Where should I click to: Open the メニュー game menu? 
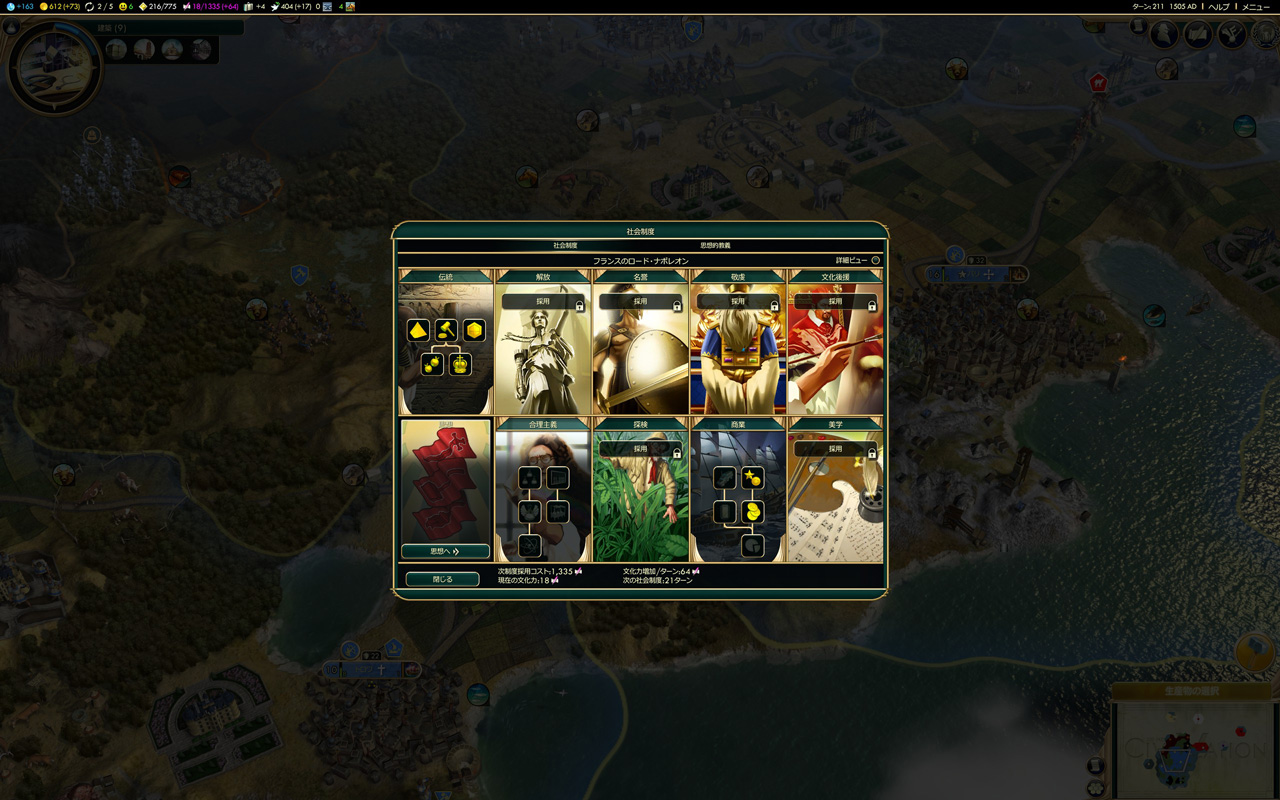click(x=1256, y=7)
